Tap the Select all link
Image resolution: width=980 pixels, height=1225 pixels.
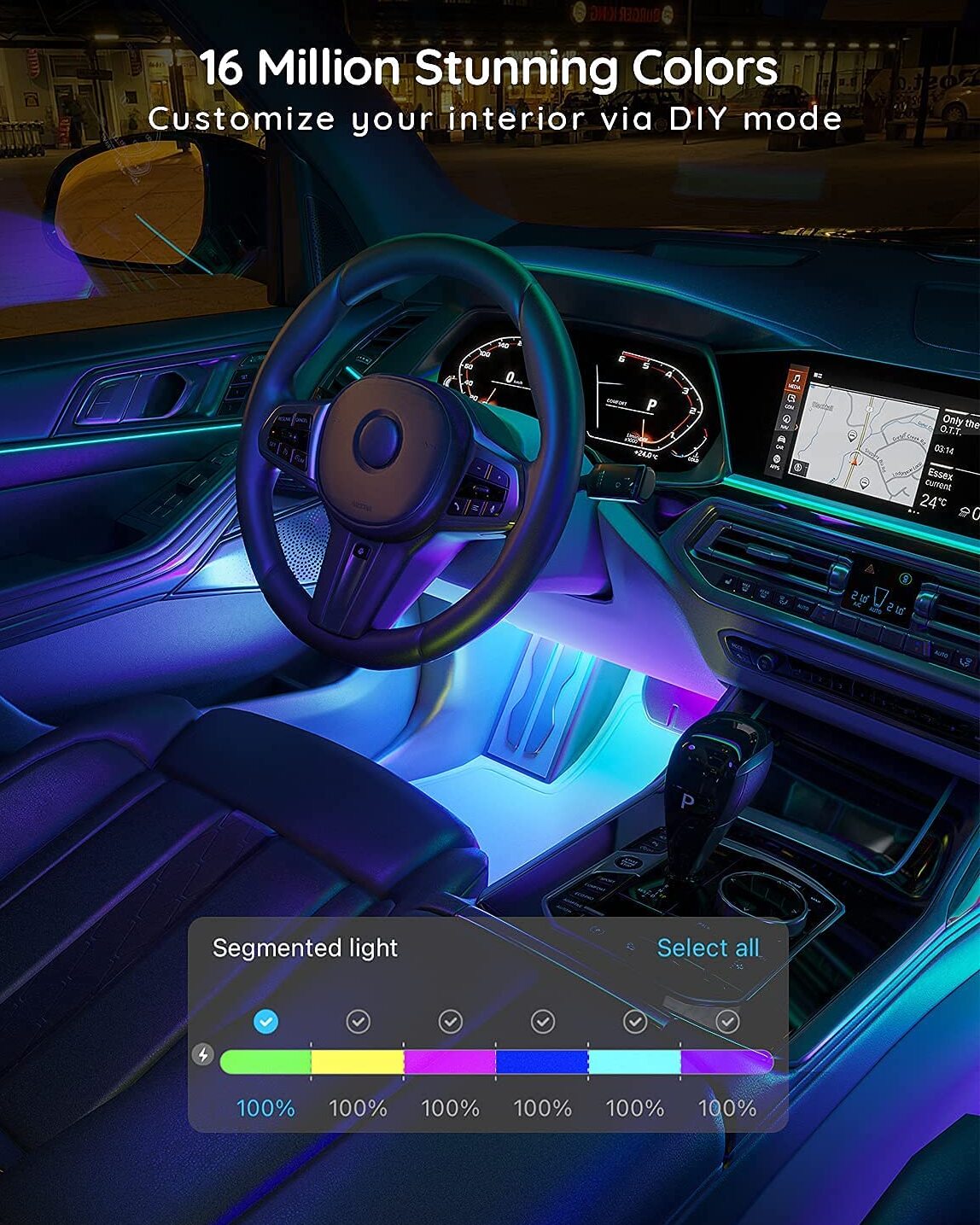pos(708,948)
